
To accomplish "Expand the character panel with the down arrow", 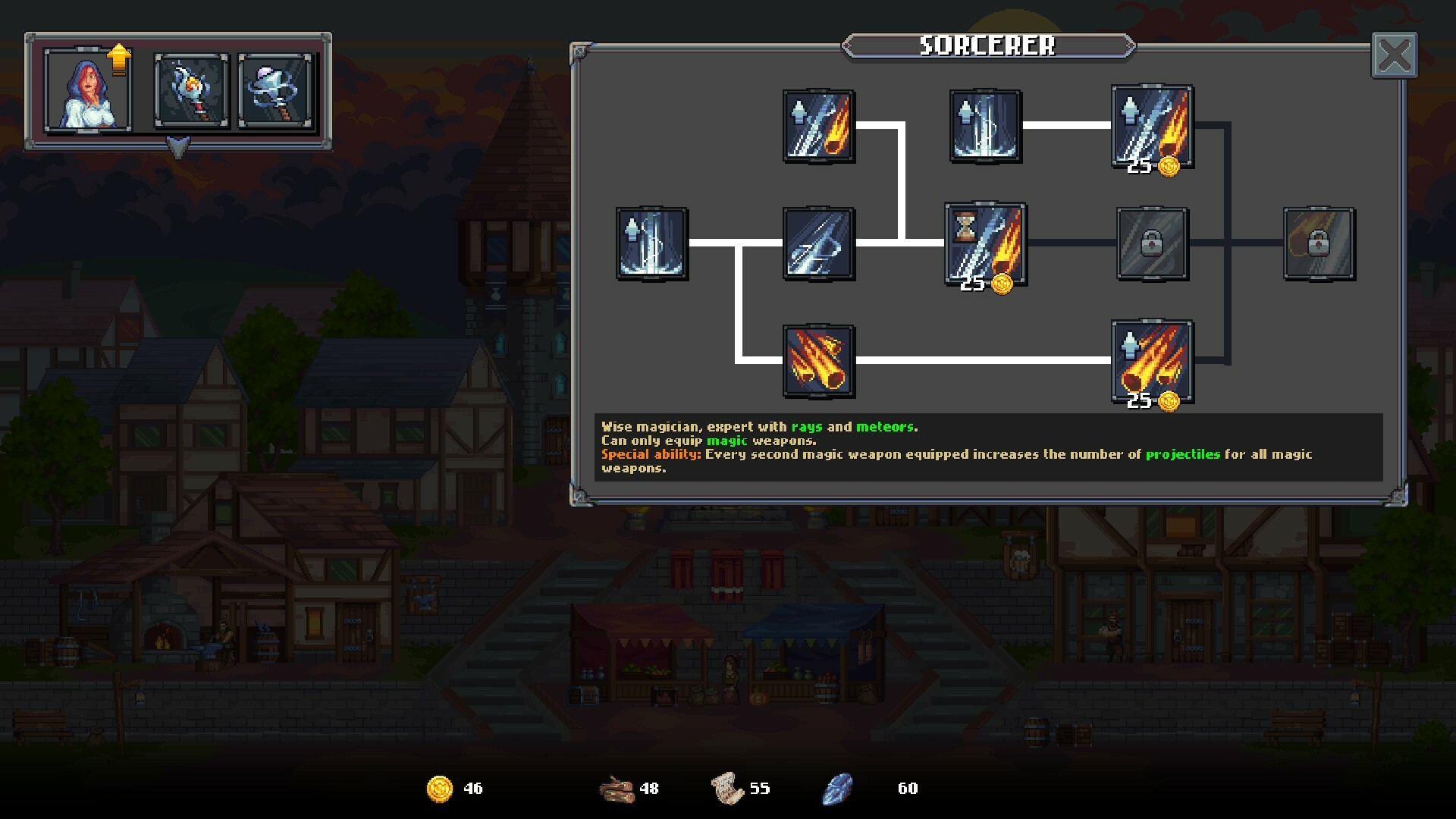I will pyautogui.click(x=177, y=147).
